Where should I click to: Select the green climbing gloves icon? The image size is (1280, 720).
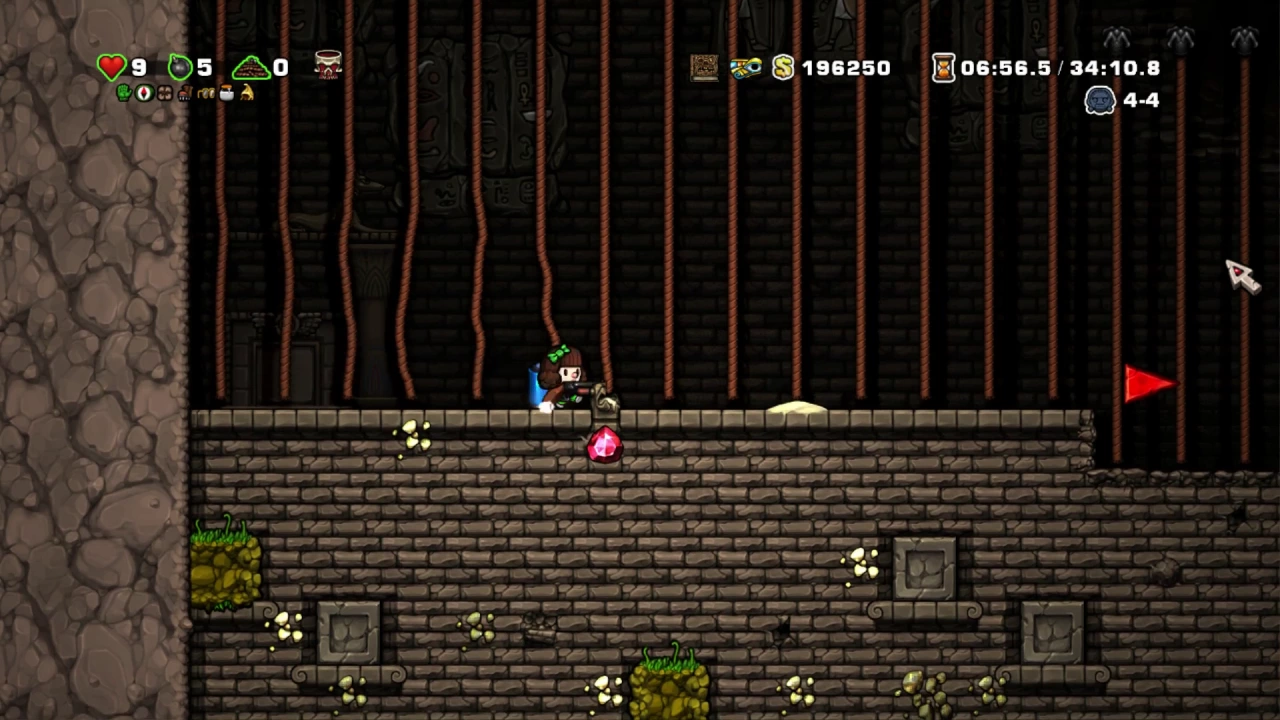(x=125, y=93)
